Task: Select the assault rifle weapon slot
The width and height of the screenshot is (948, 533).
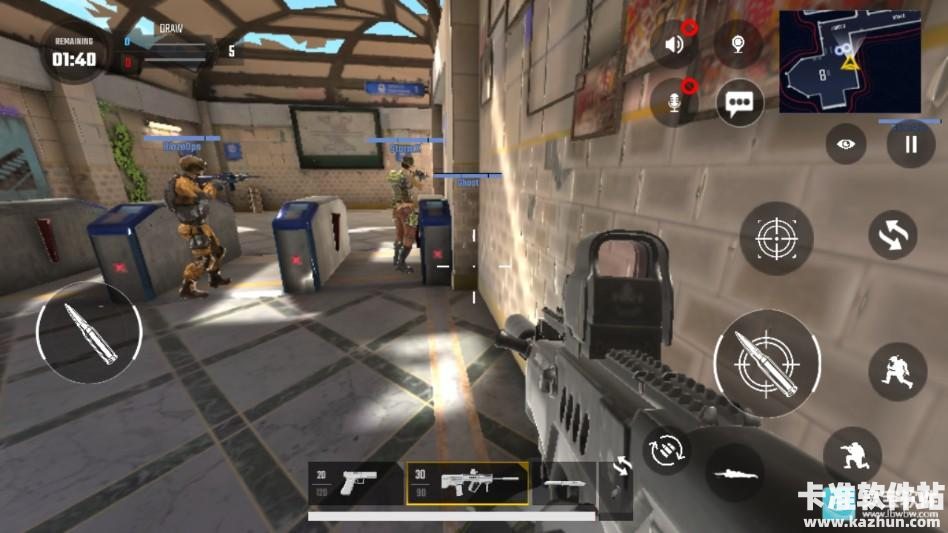Action: (468, 483)
